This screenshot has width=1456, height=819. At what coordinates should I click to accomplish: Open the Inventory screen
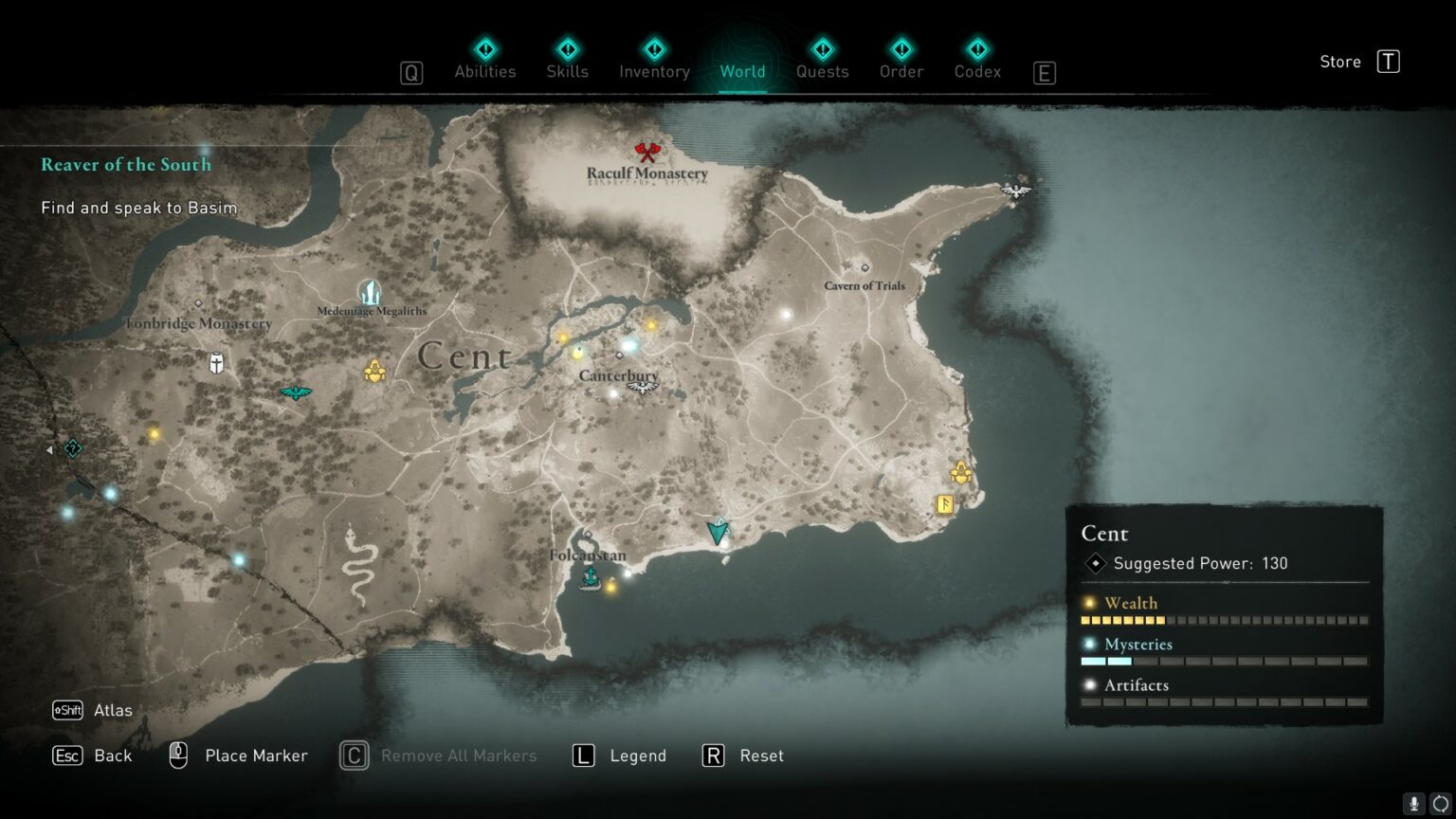653,71
